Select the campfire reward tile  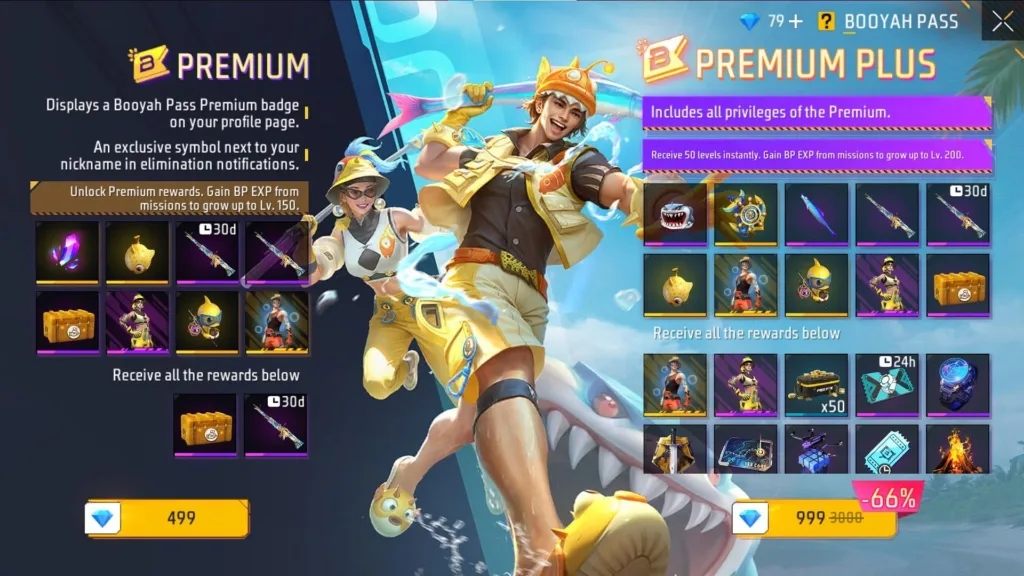(957, 450)
